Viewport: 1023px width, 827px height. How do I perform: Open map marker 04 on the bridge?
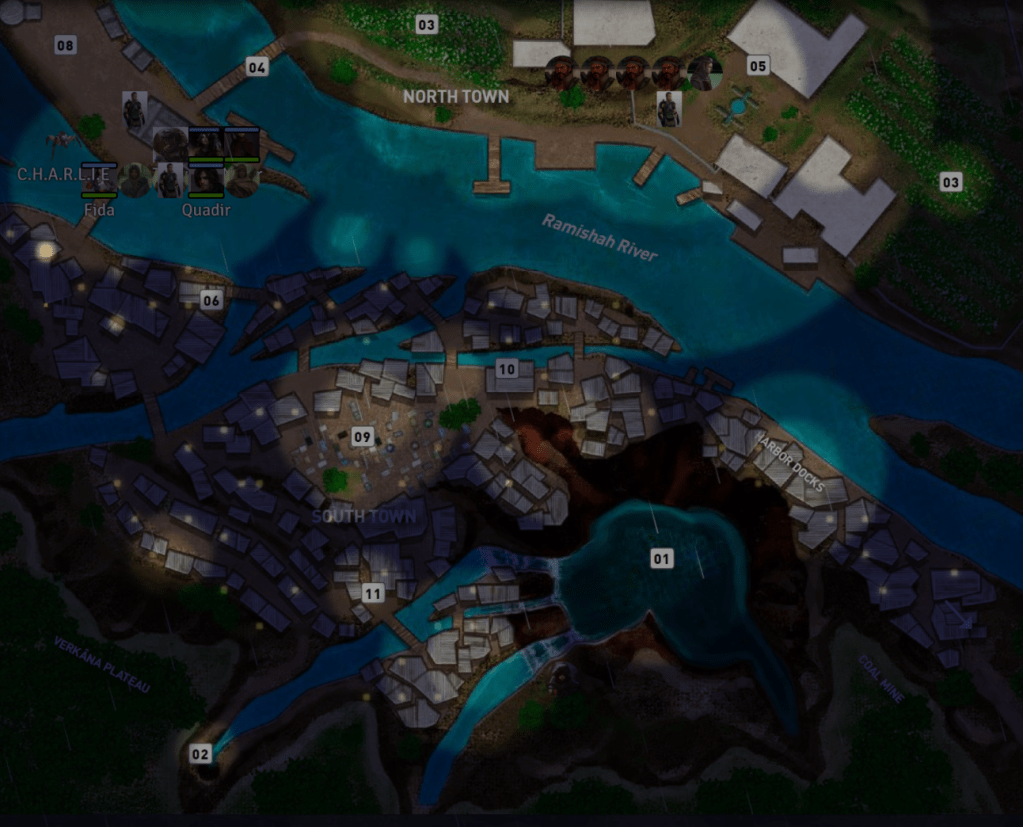[x=257, y=67]
